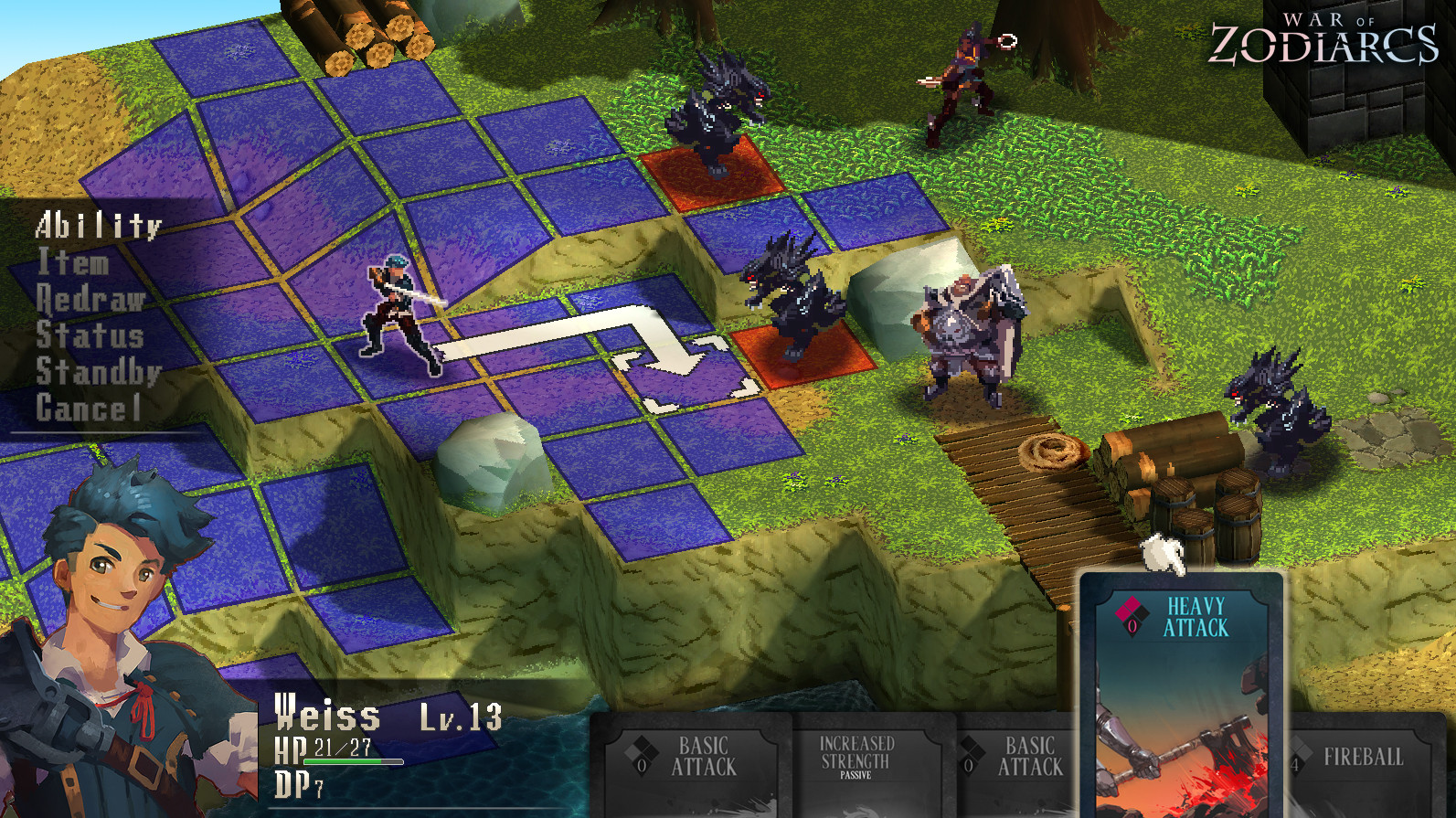This screenshot has height=818, width=1456.
Task: Confirm the white-bracketed destination tile
Action: point(686,375)
